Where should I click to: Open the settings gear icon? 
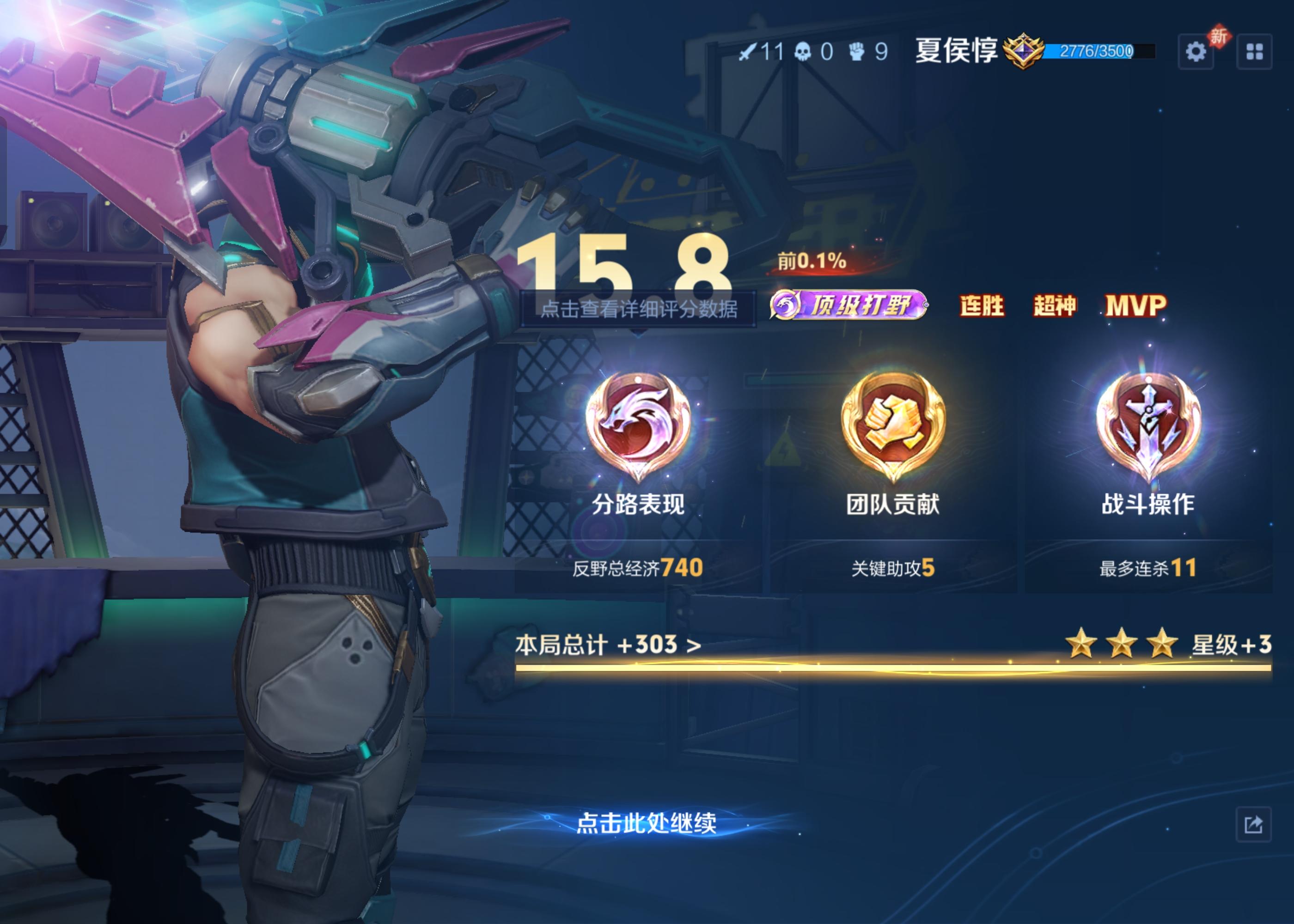1196,52
